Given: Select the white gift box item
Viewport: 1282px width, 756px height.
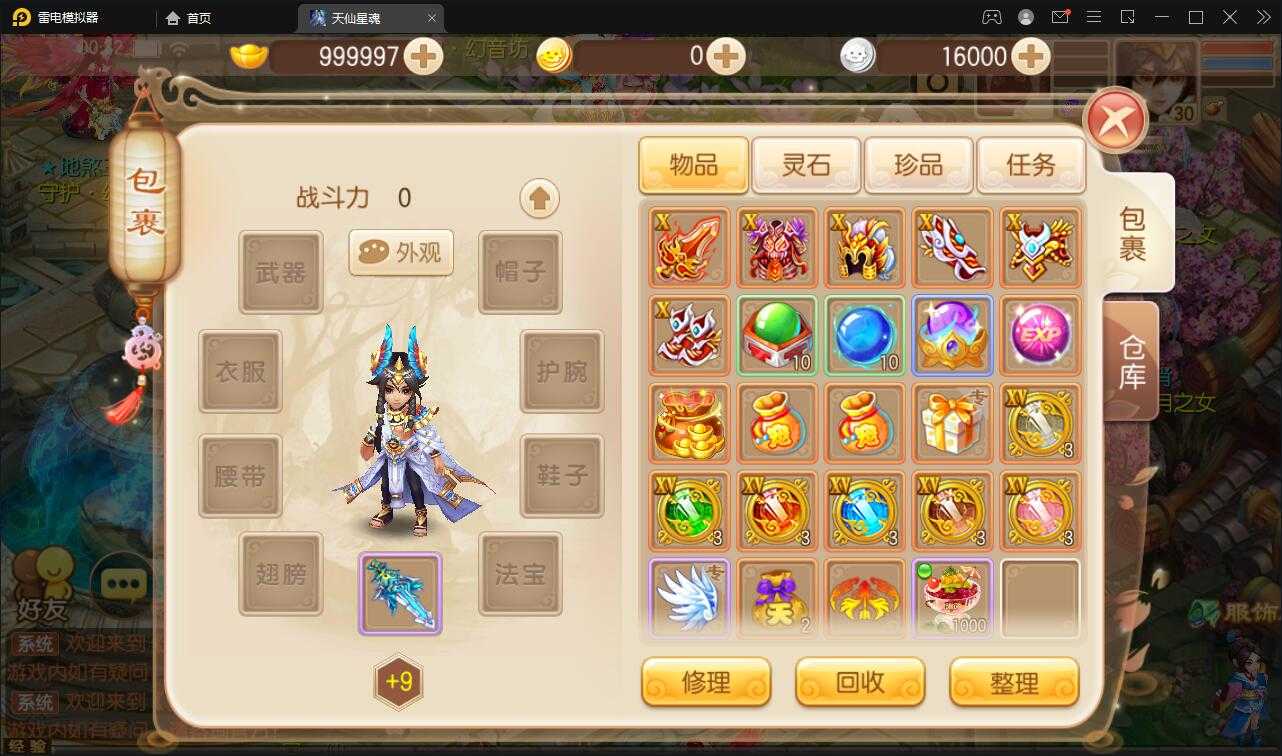Looking at the screenshot, I should point(953,423).
